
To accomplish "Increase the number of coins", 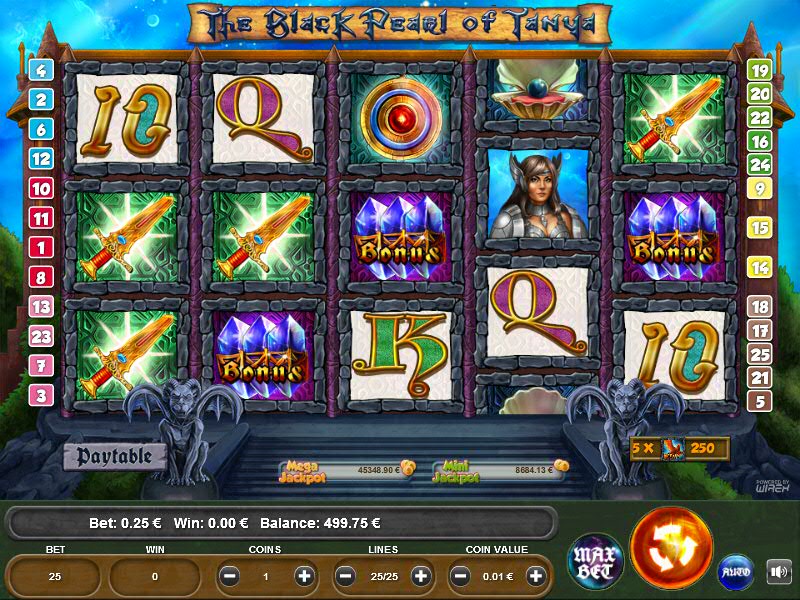I will click(305, 576).
